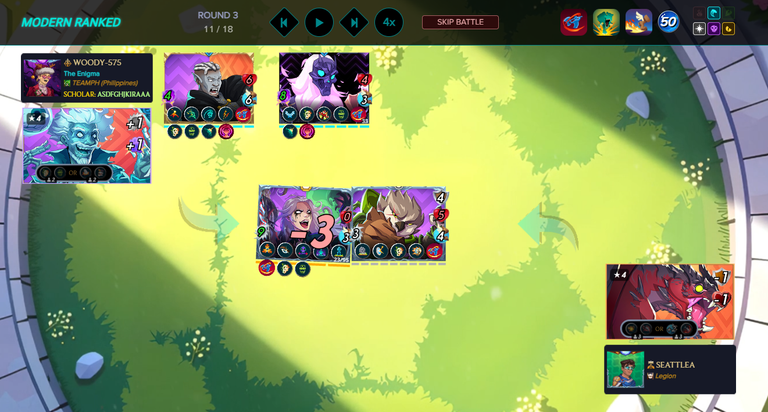Image resolution: width=768 pixels, height=412 pixels.
Task: Inspect the blue-haired summoner card
Action: click(86, 146)
